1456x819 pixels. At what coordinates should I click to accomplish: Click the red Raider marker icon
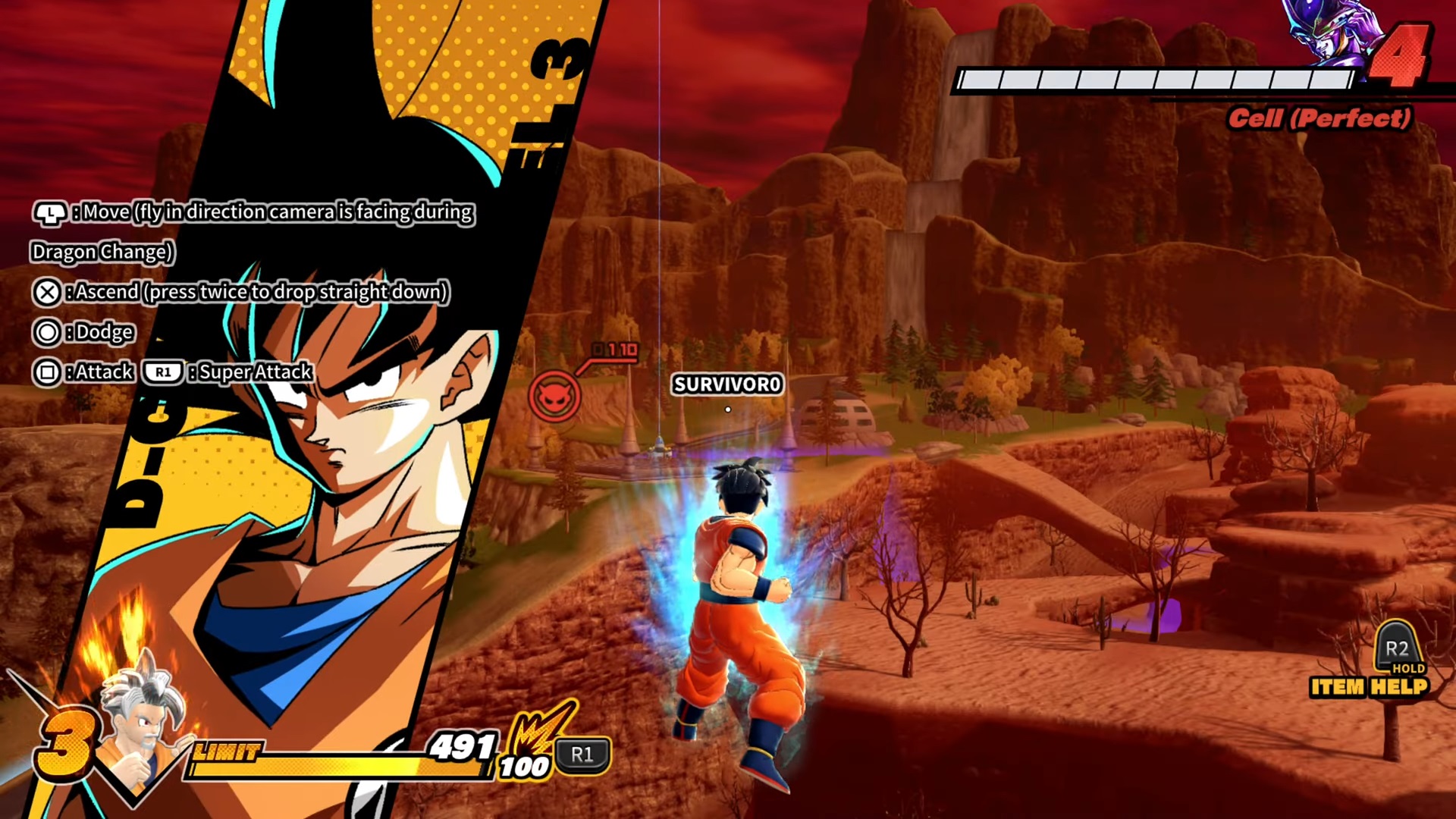point(555,396)
